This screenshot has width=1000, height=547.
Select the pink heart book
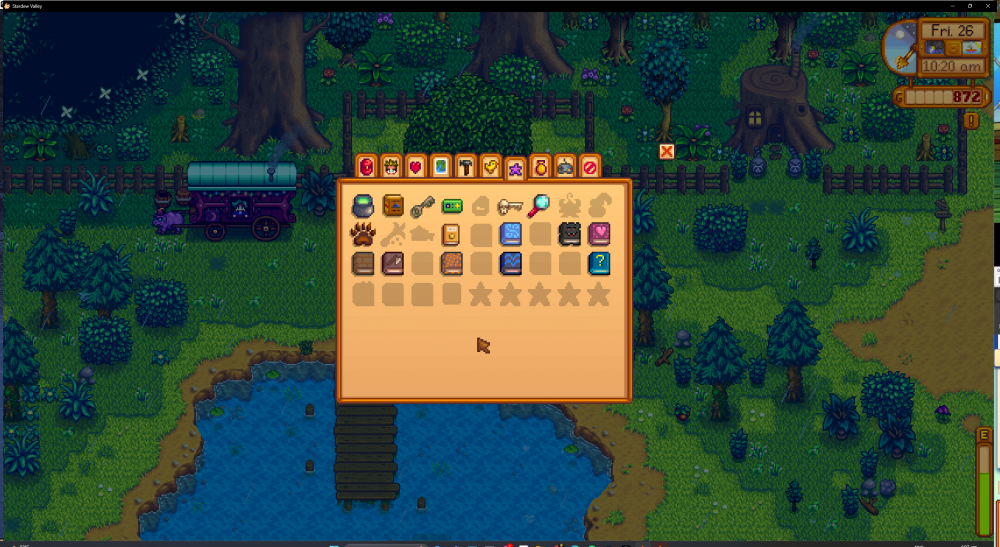[599, 235]
